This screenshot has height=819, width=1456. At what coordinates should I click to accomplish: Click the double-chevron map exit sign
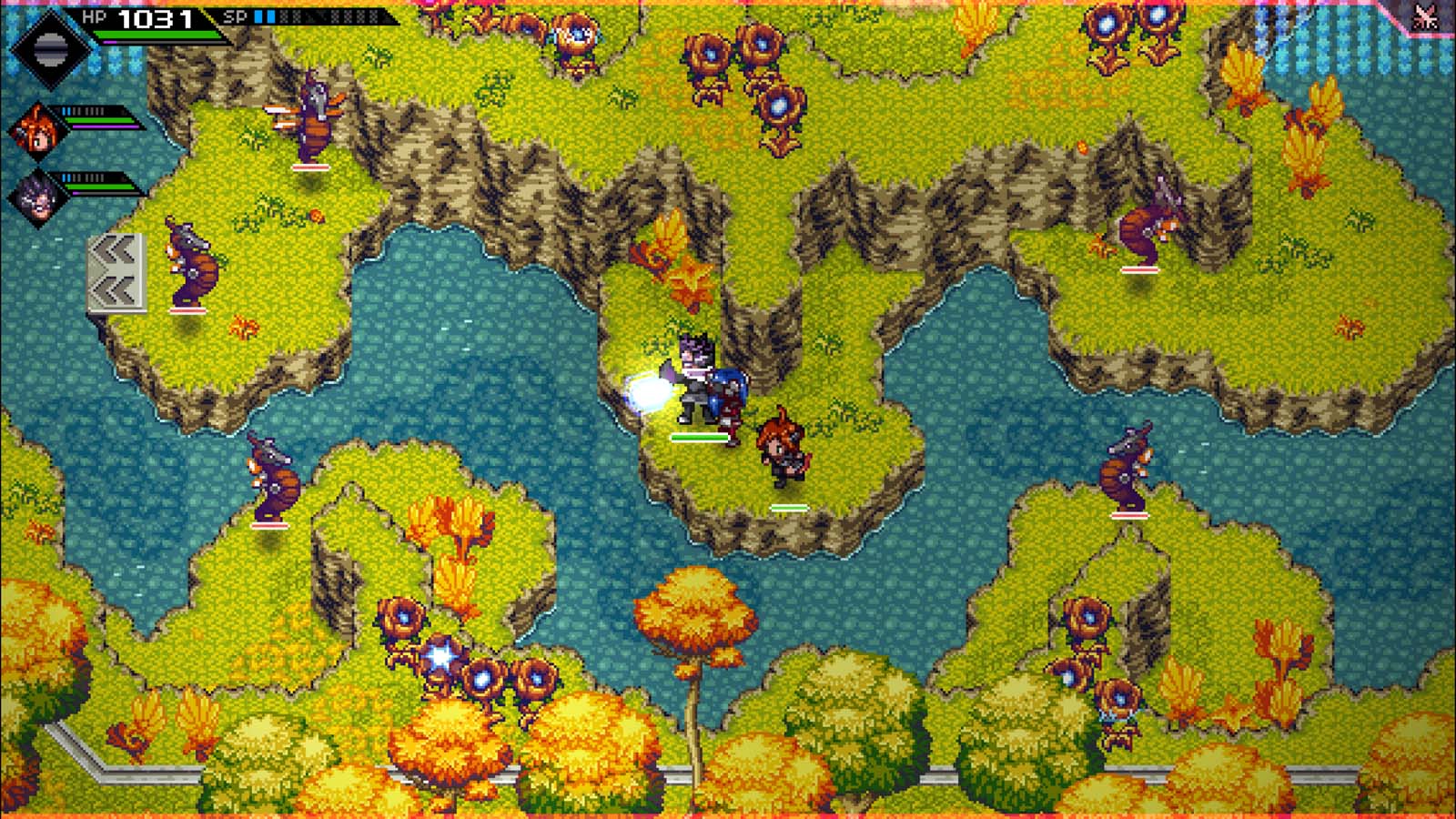(116, 273)
